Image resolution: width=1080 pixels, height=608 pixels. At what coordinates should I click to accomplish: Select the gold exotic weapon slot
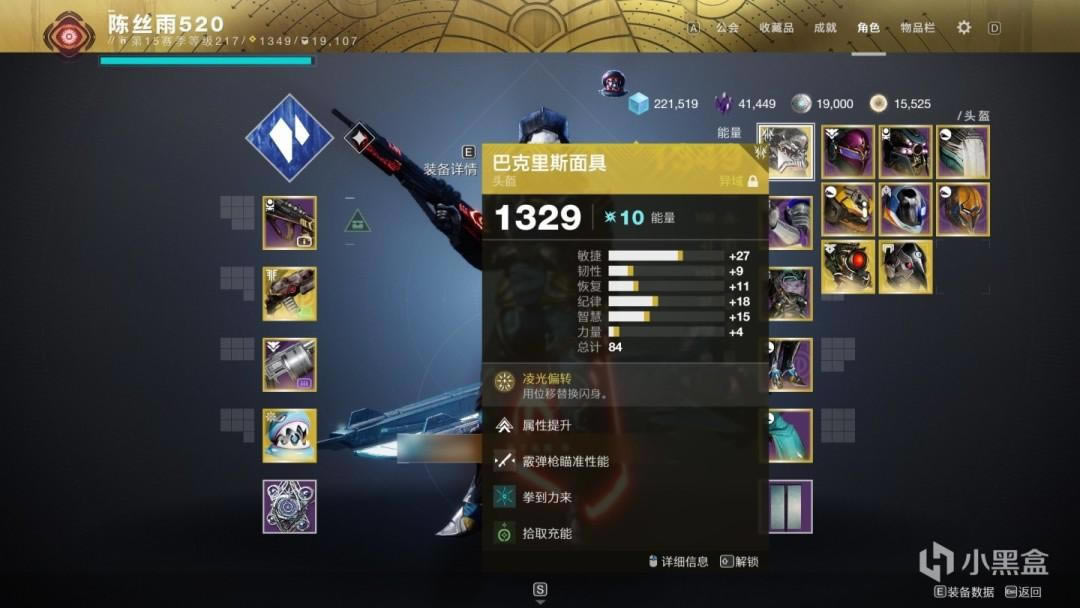coord(290,293)
